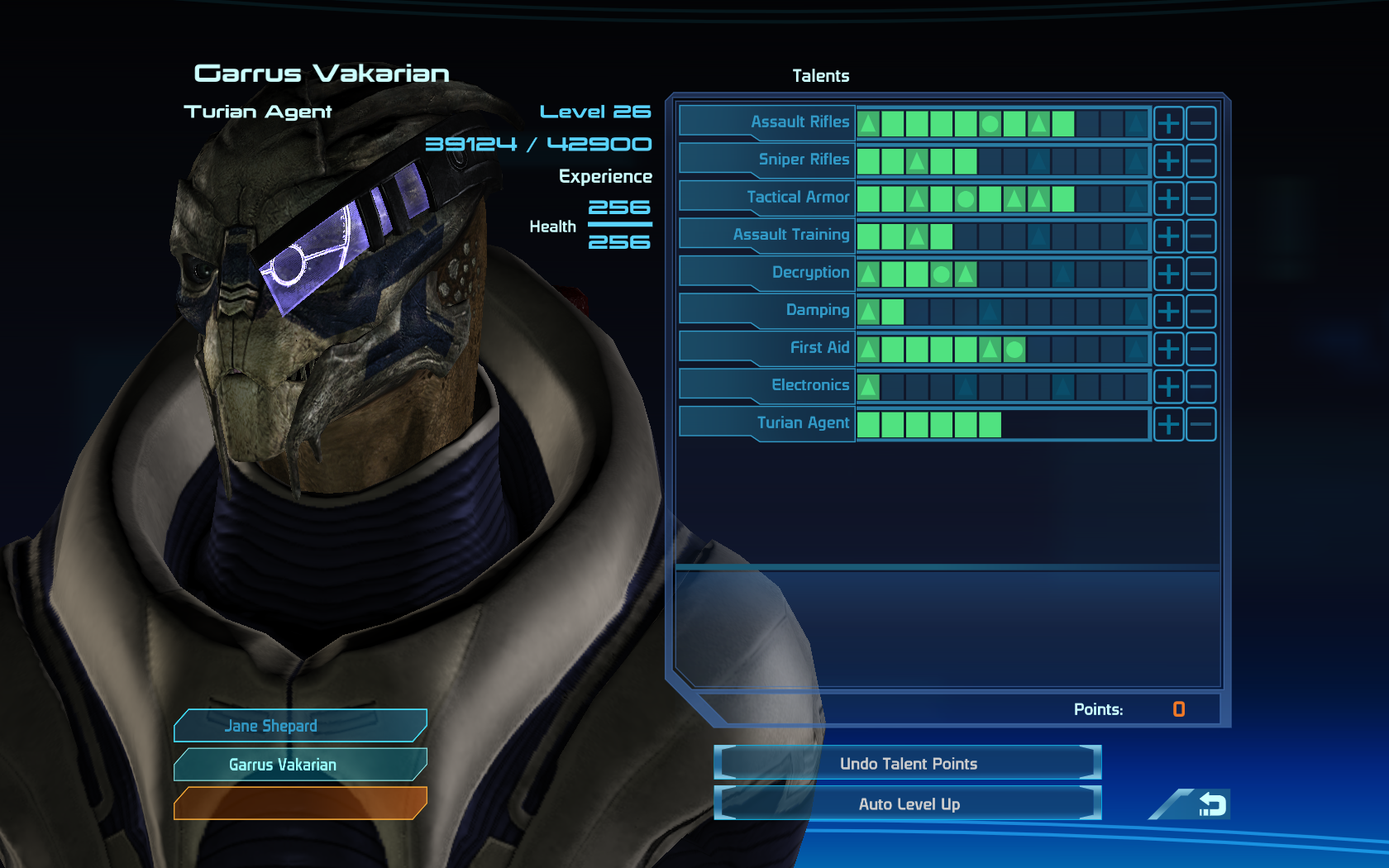Decrease the Damping talent
Viewport: 1389px width, 868px height.
1200,312
